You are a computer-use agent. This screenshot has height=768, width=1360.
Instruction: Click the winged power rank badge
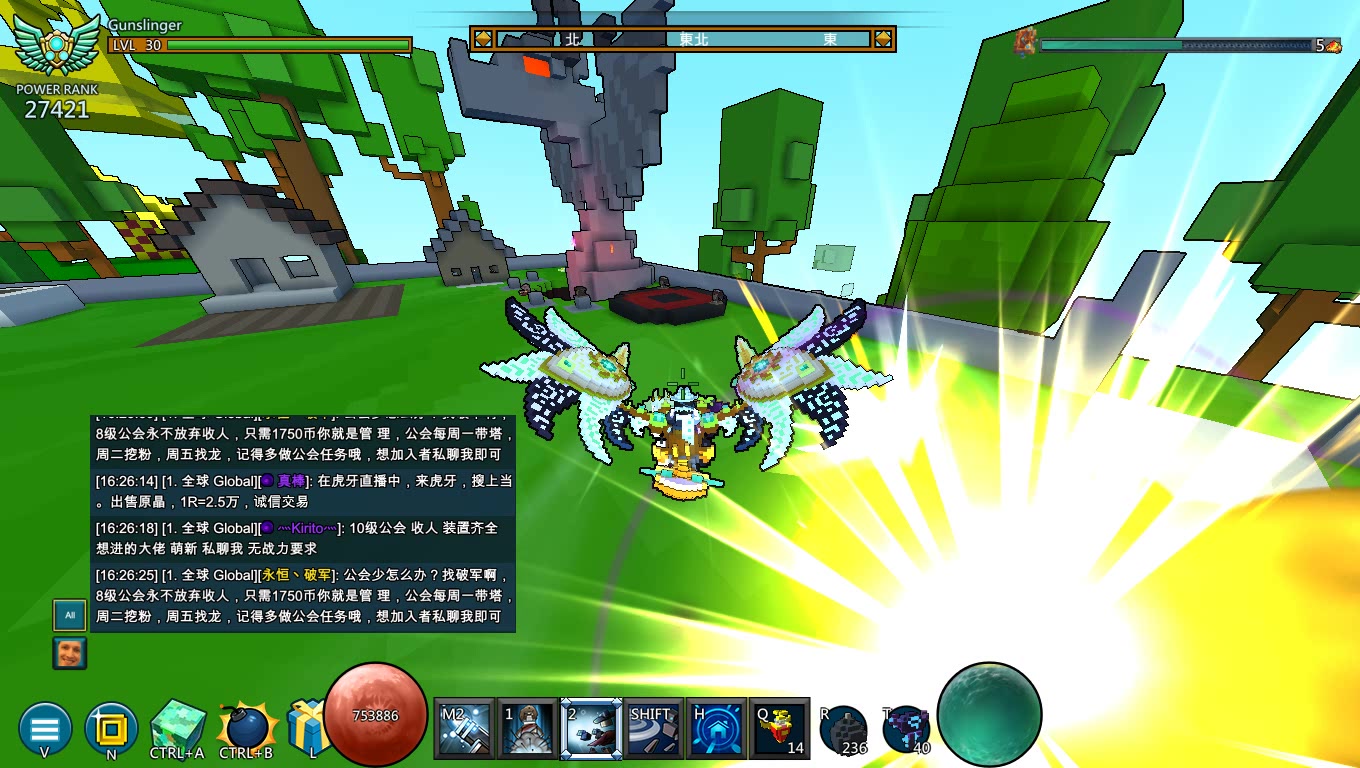tap(59, 46)
